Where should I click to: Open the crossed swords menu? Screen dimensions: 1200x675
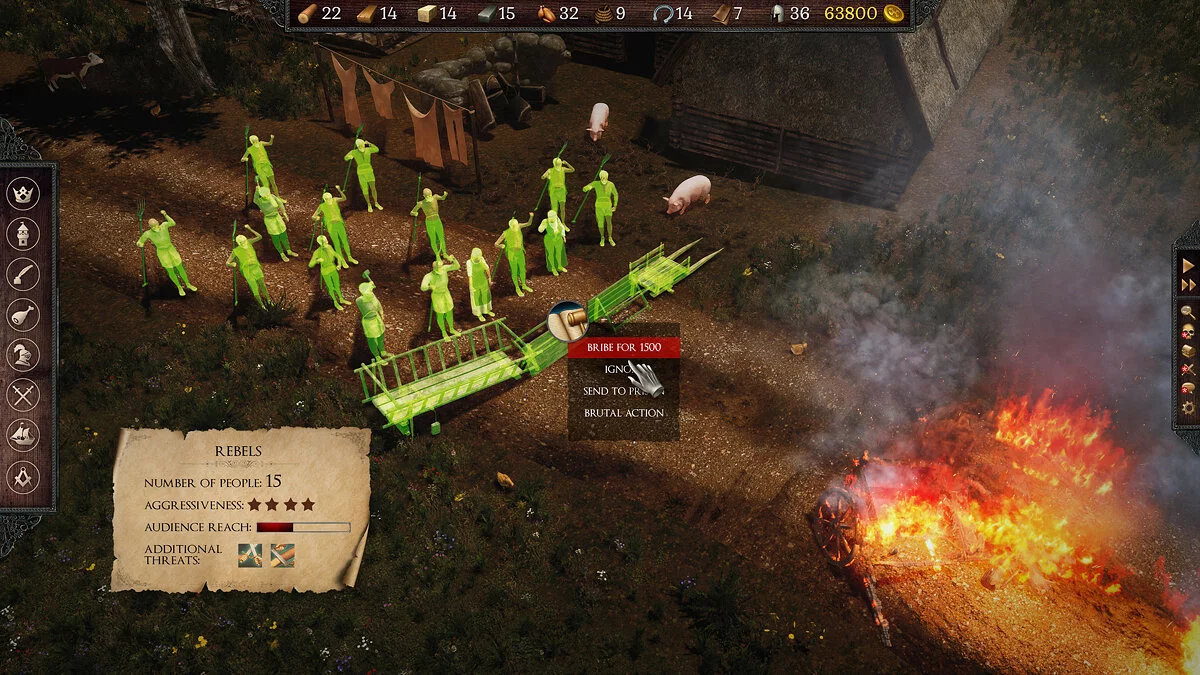point(23,395)
